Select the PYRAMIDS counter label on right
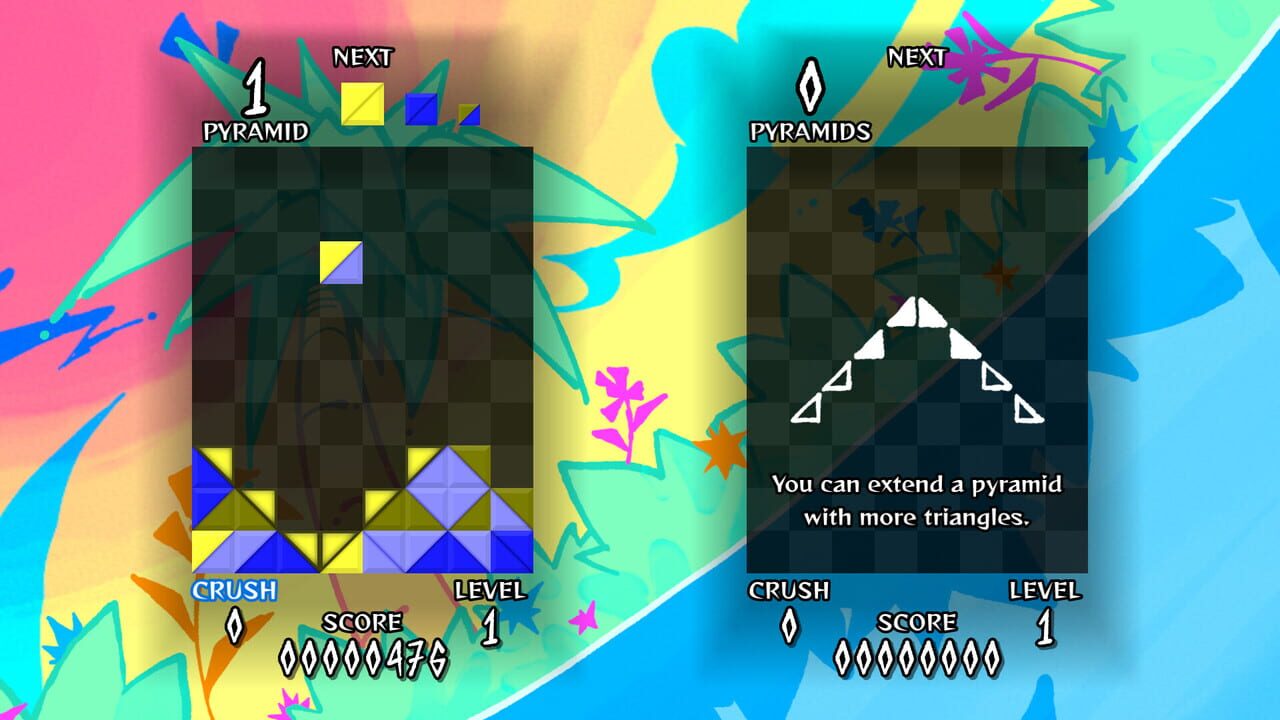Screen dimensions: 1280x720 (x=811, y=130)
